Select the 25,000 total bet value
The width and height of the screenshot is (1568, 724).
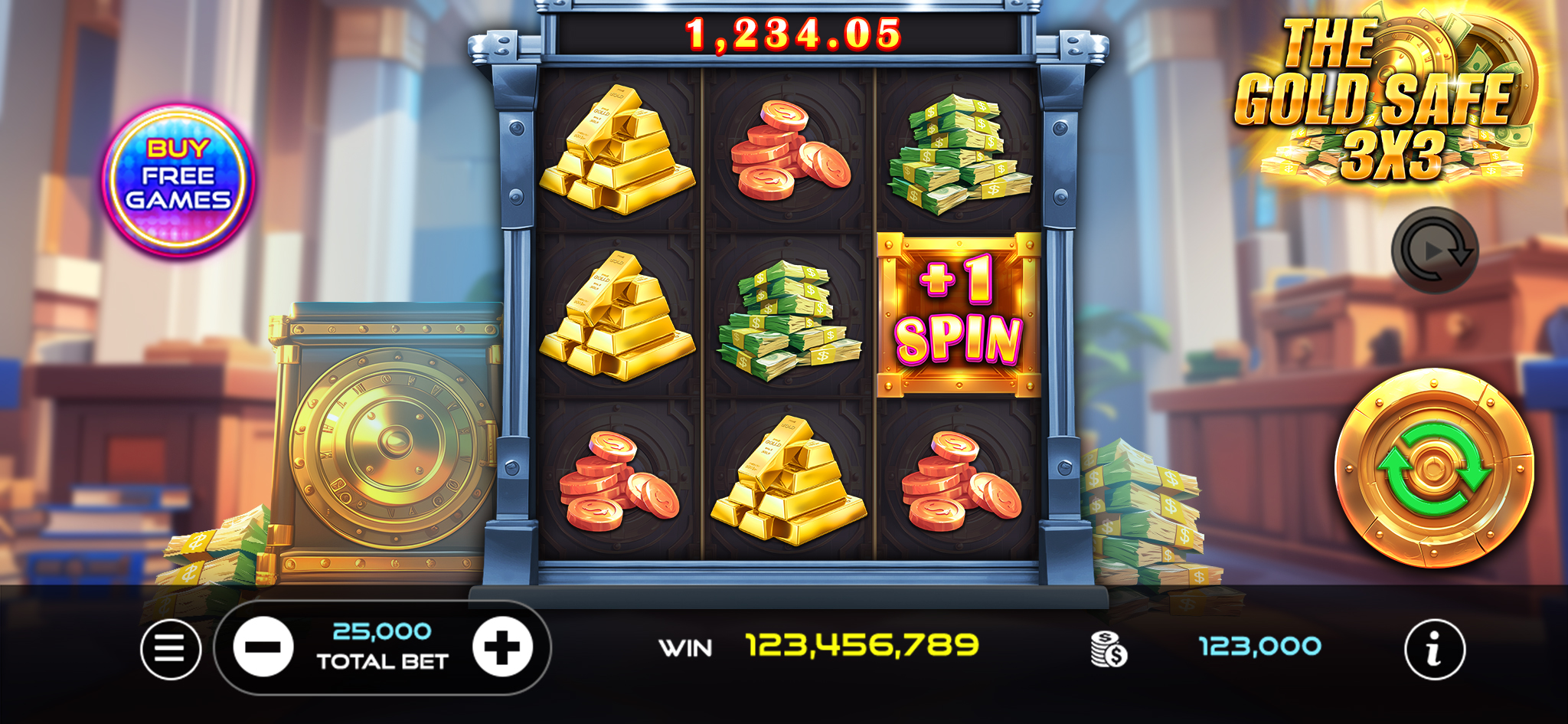click(x=382, y=630)
